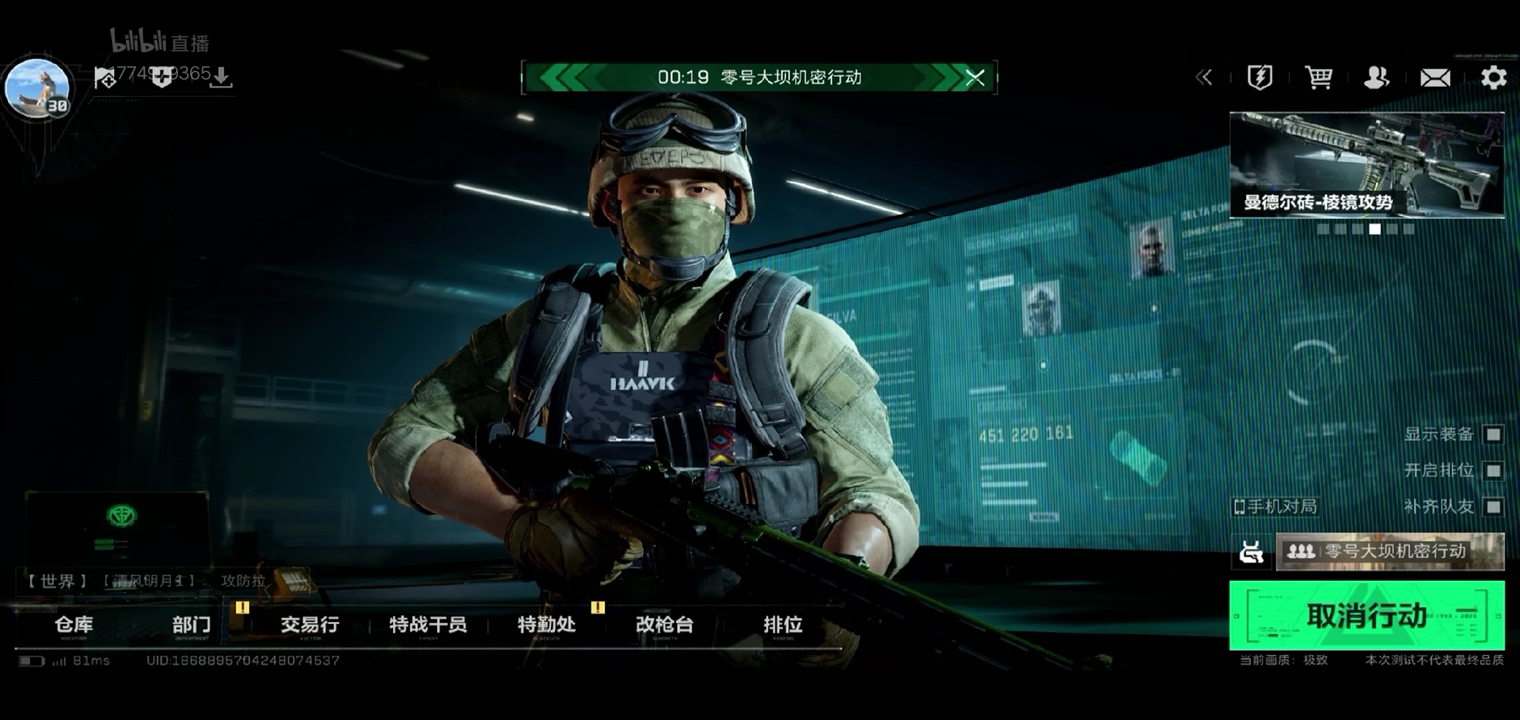Open the 仓库 warehouse menu

click(x=74, y=625)
